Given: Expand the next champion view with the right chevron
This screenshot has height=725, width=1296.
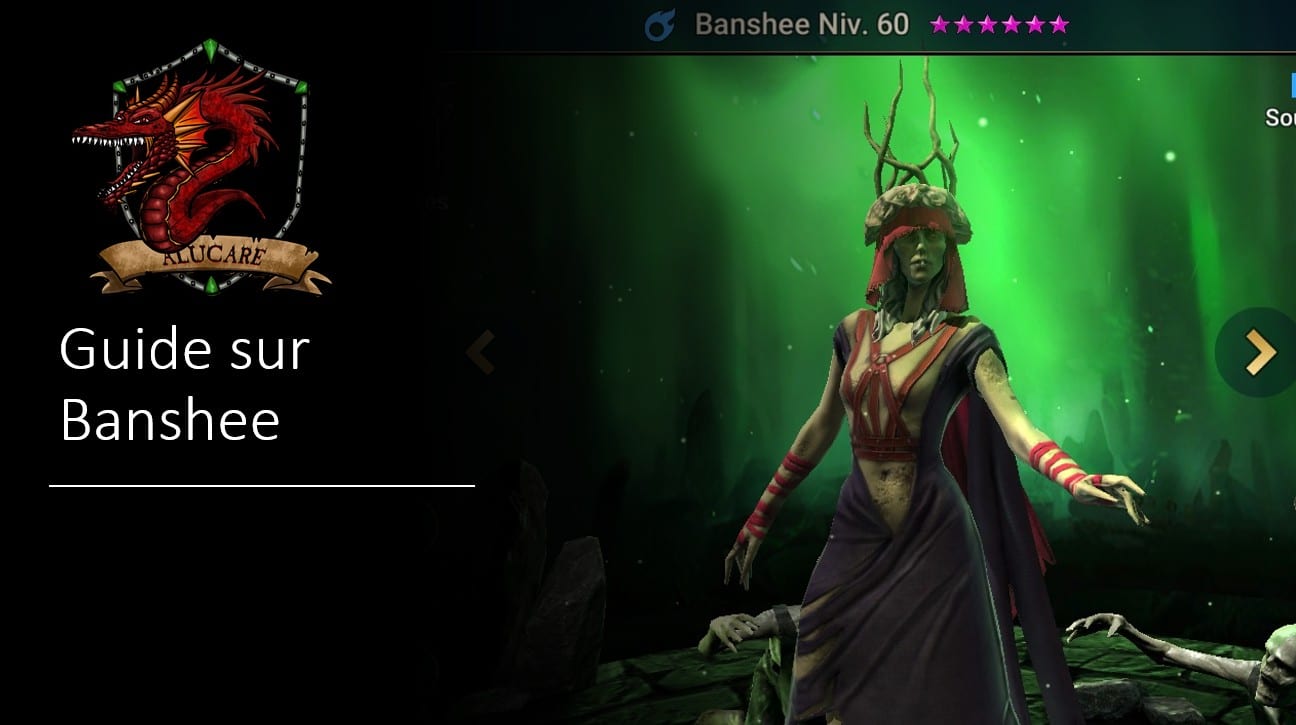Looking at the screenshot, I should tap(1258, 351).
